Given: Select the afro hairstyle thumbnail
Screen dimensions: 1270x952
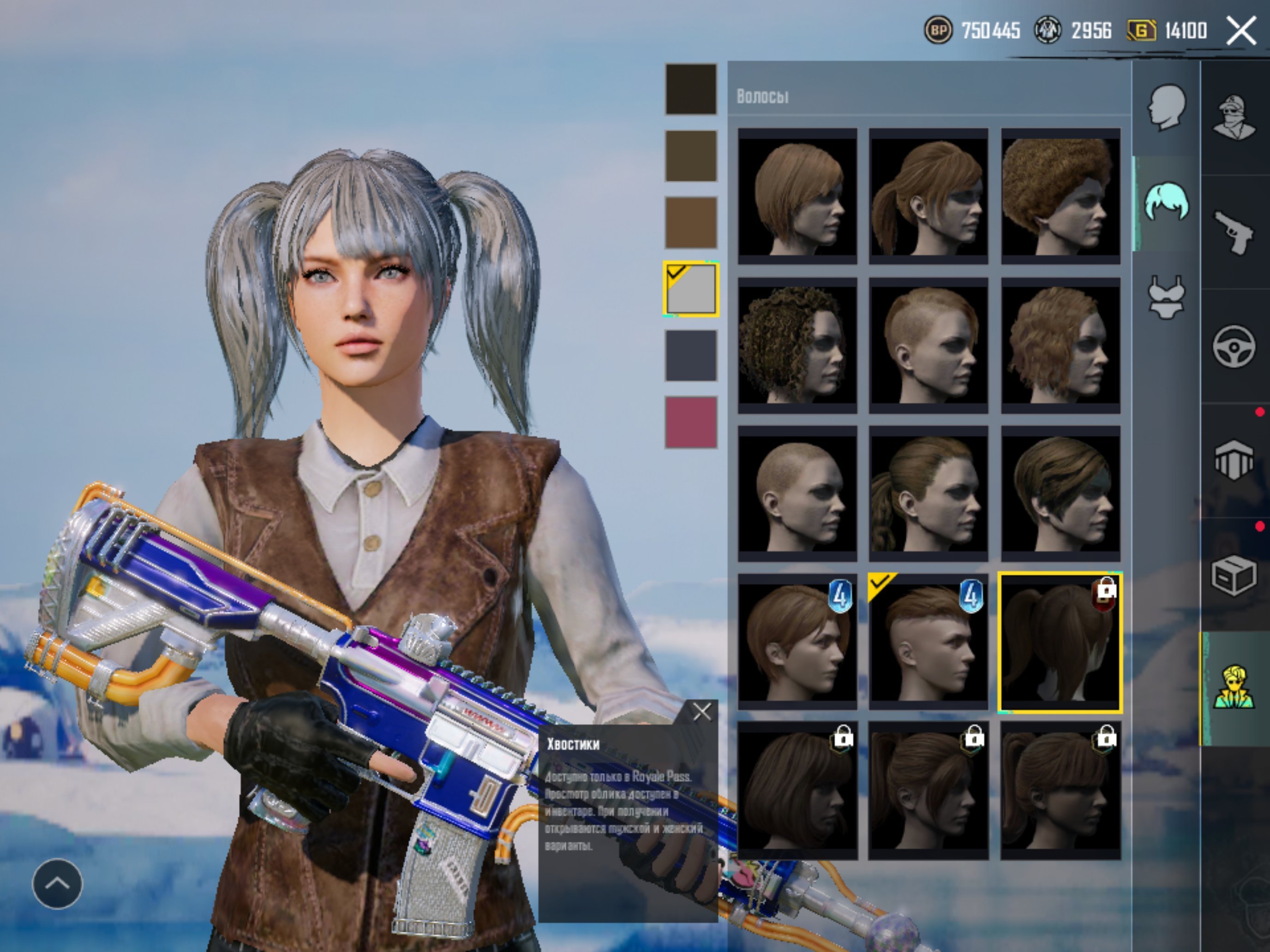Looking at the screenshot, I should pyautogui.click(x=1060, y=196).
